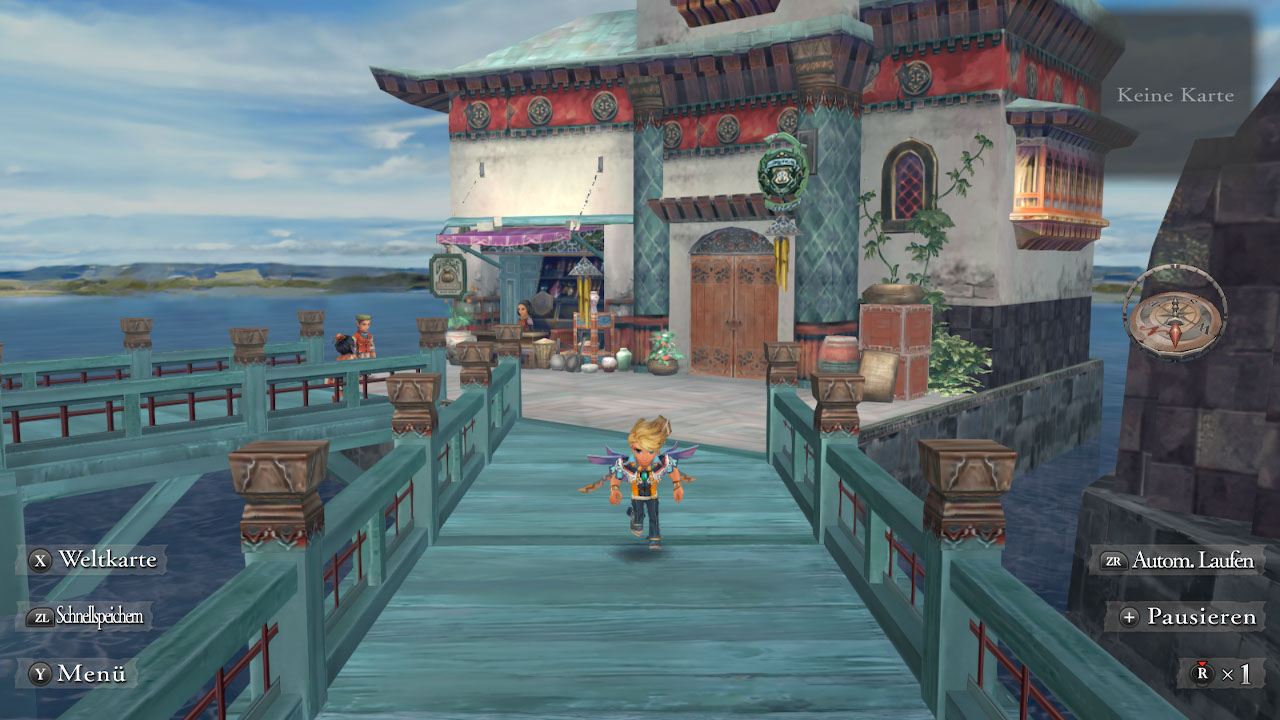Click the x1 item count indicator
Viewport: 1280px width, 720px height.
(1235, 672)
